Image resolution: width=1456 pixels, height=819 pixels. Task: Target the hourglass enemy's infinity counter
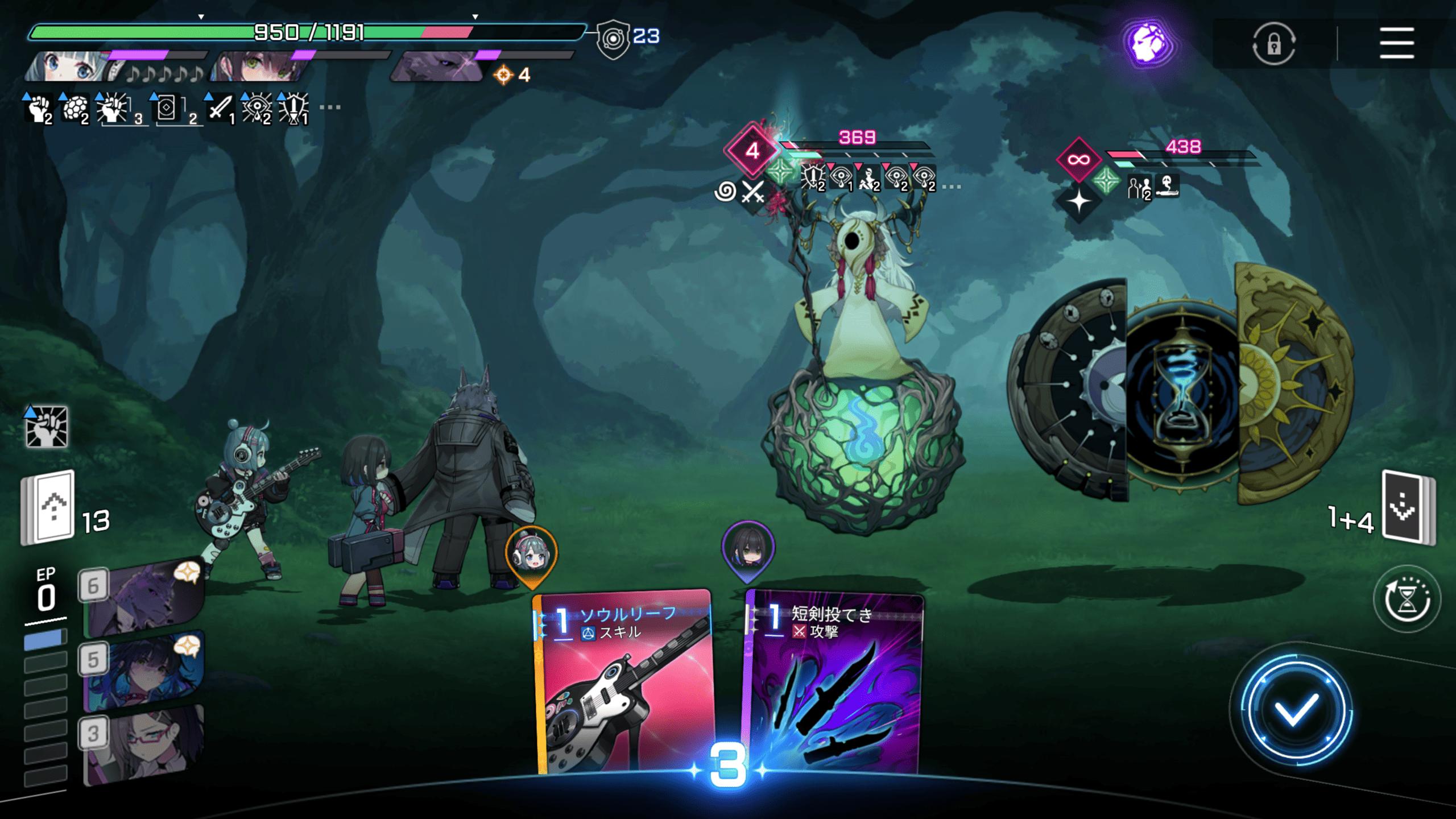click(x=1078, y=160)
